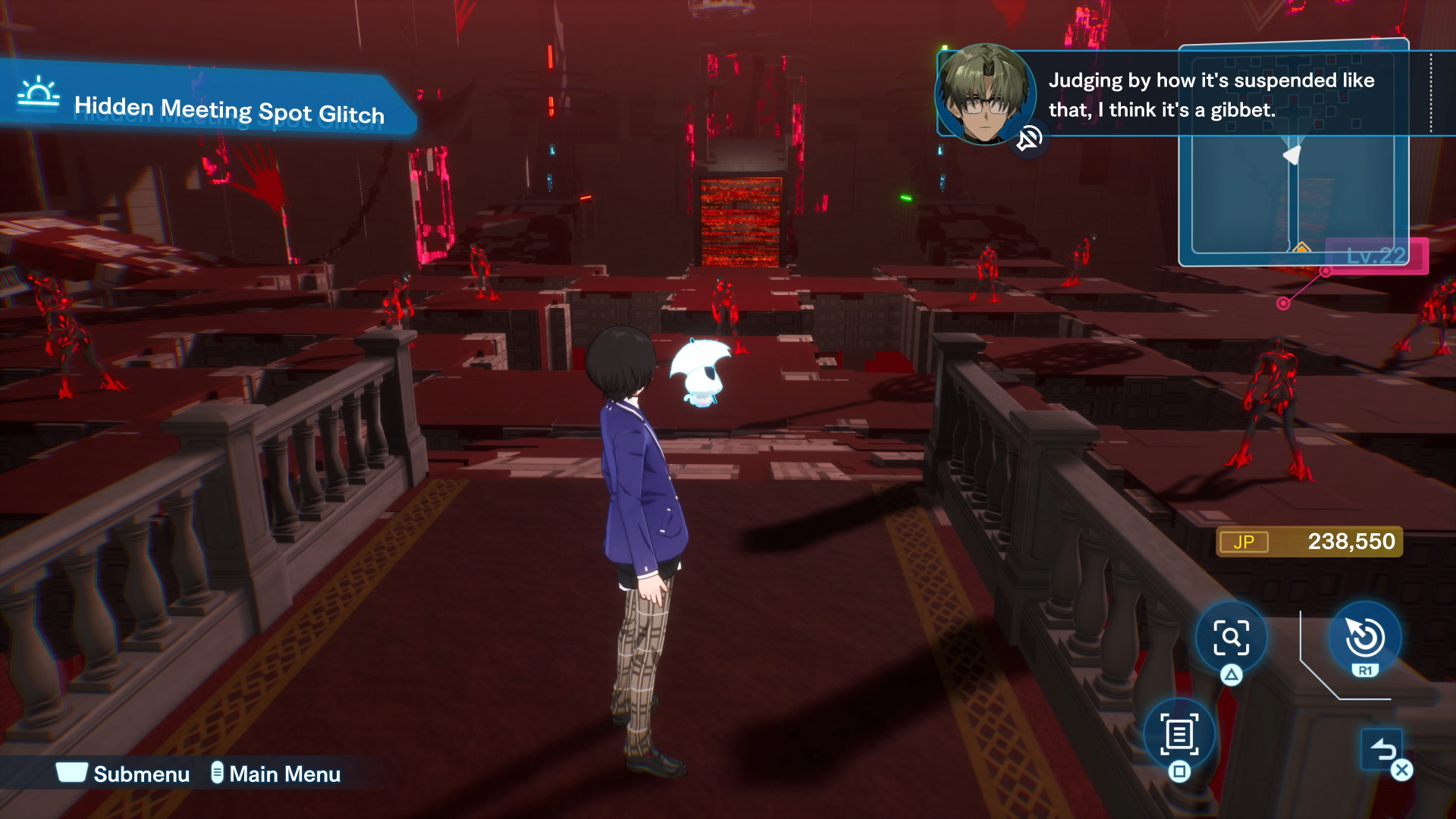Click the speaker icon on dialogue portrait
Viewport: 1456px width, 819px height.
click(x=1029, y=140)
